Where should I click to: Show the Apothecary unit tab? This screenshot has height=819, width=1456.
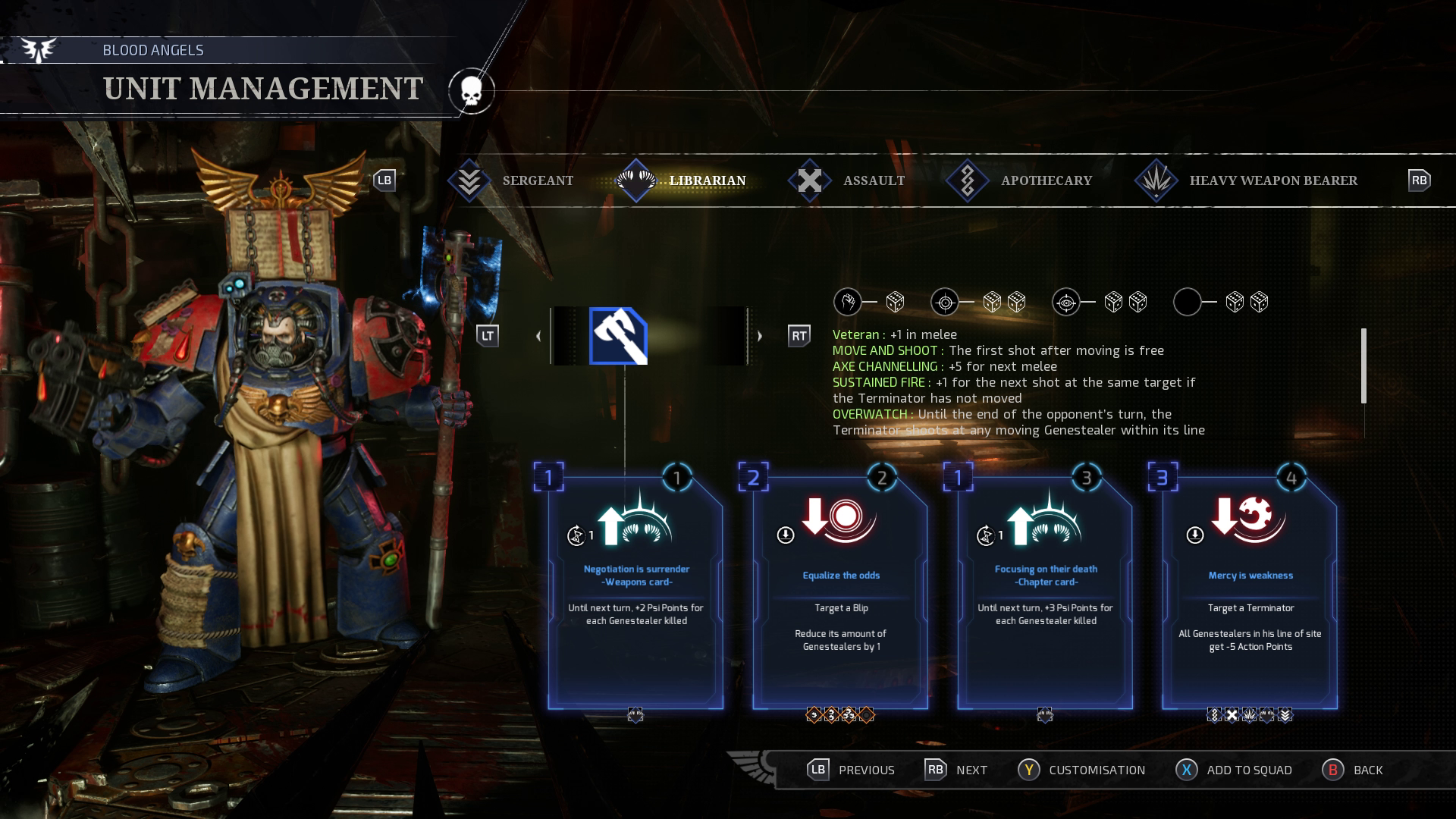1021,180
